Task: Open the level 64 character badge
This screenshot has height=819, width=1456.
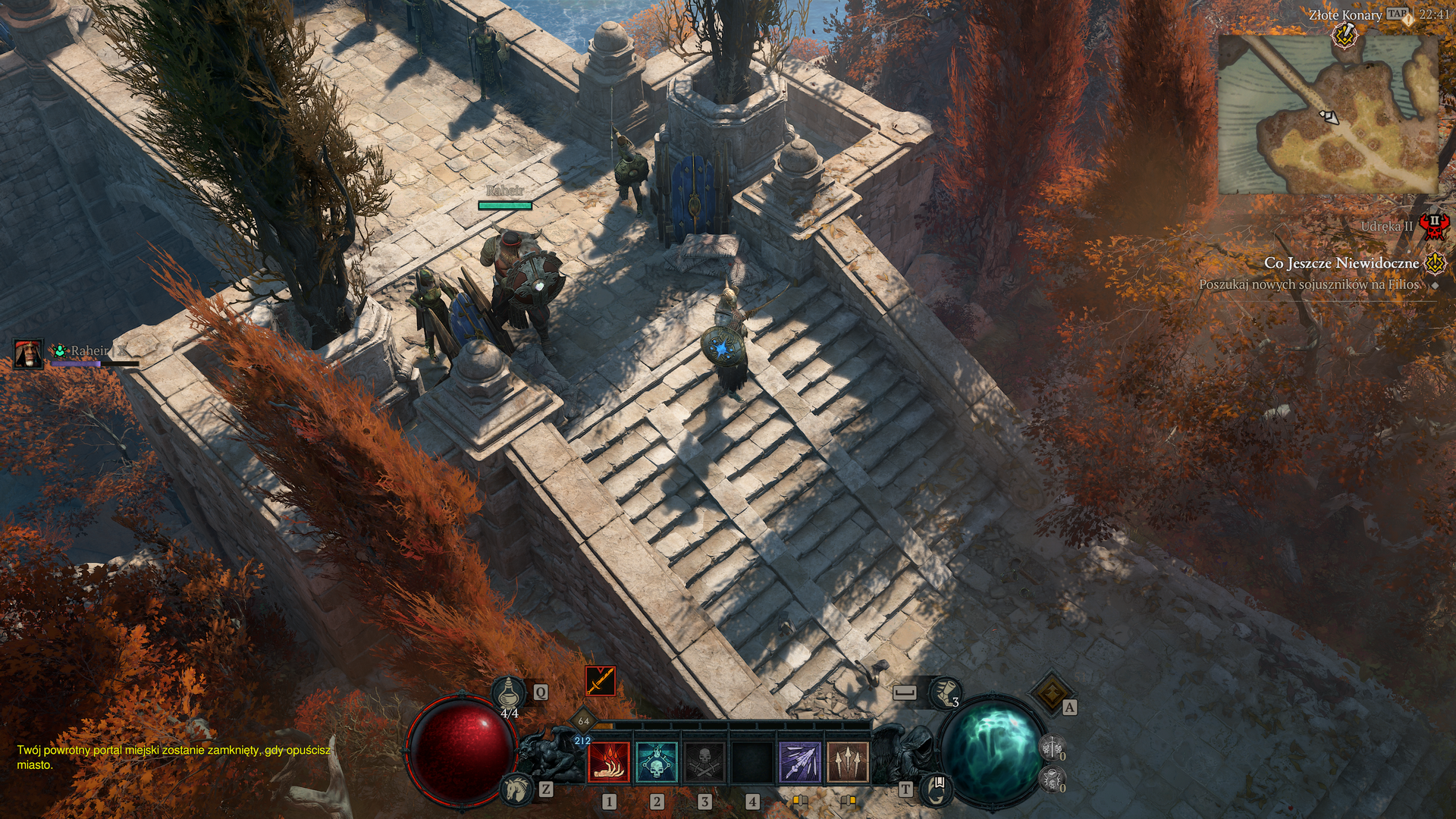Action: click(583, 720)
